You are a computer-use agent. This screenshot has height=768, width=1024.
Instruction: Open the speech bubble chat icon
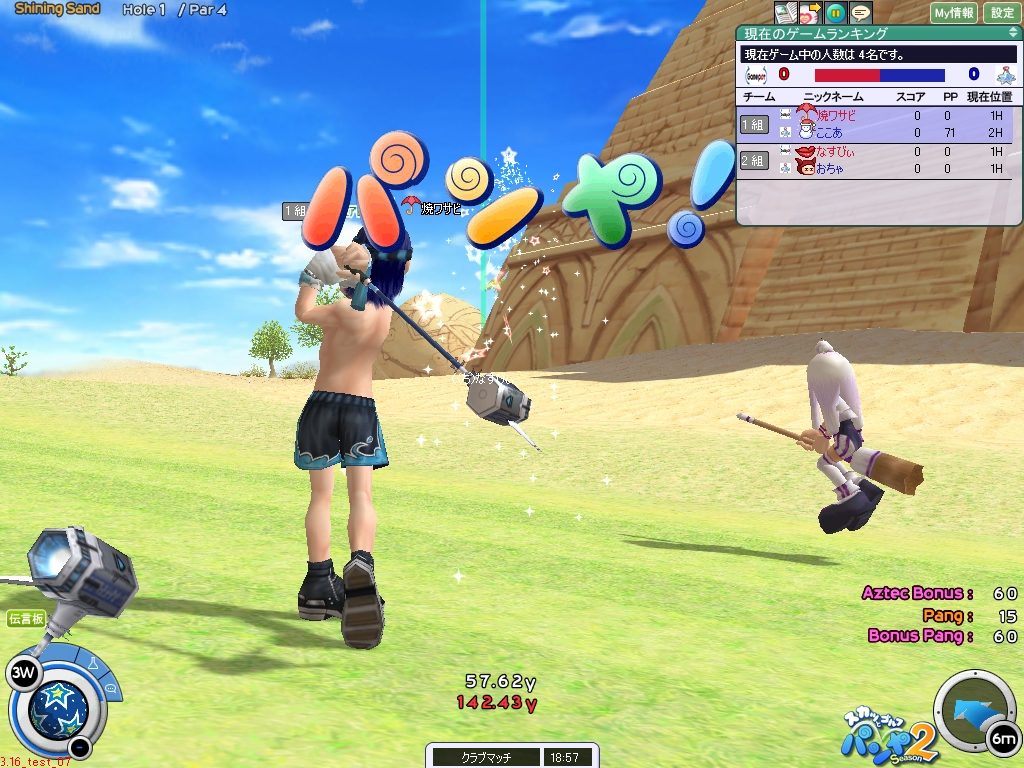(x=860, y=12)
